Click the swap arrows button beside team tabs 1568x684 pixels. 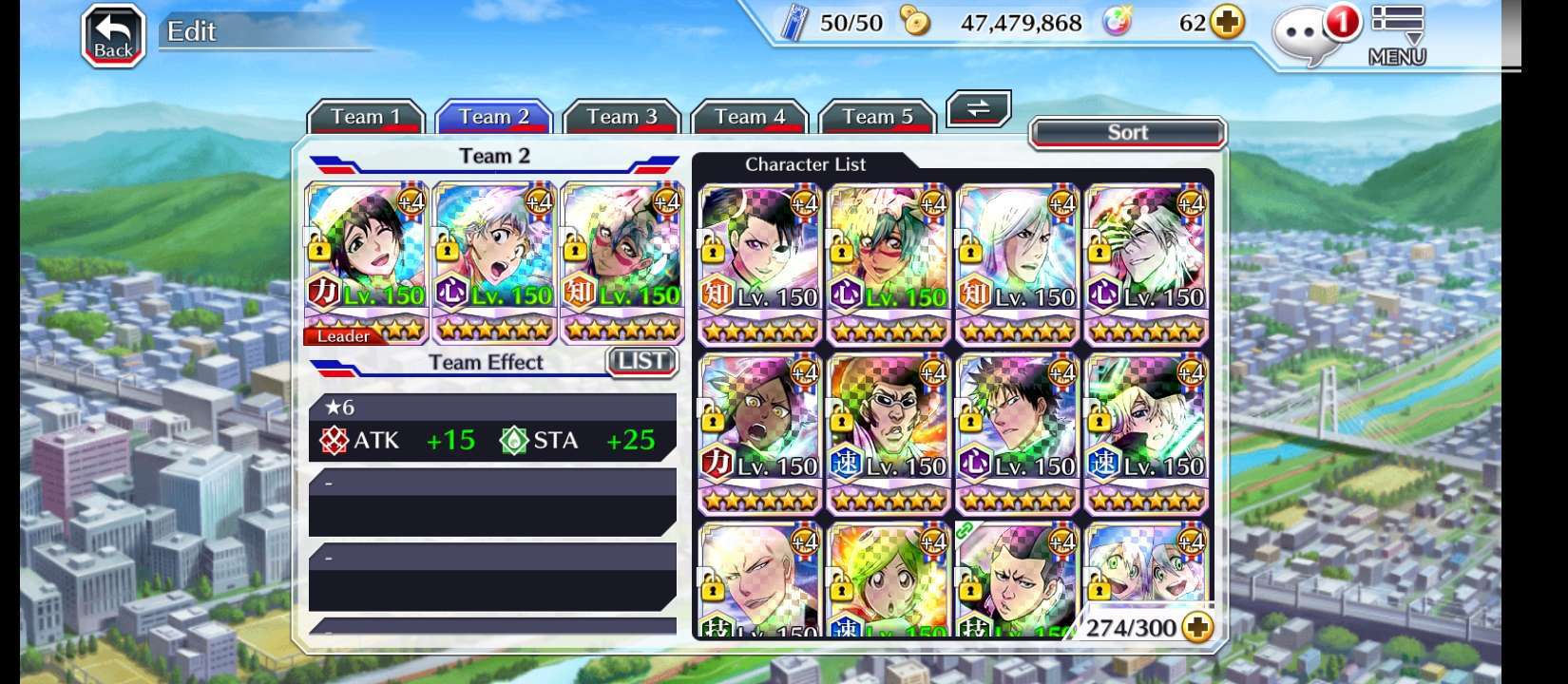(x=978, y=109)
